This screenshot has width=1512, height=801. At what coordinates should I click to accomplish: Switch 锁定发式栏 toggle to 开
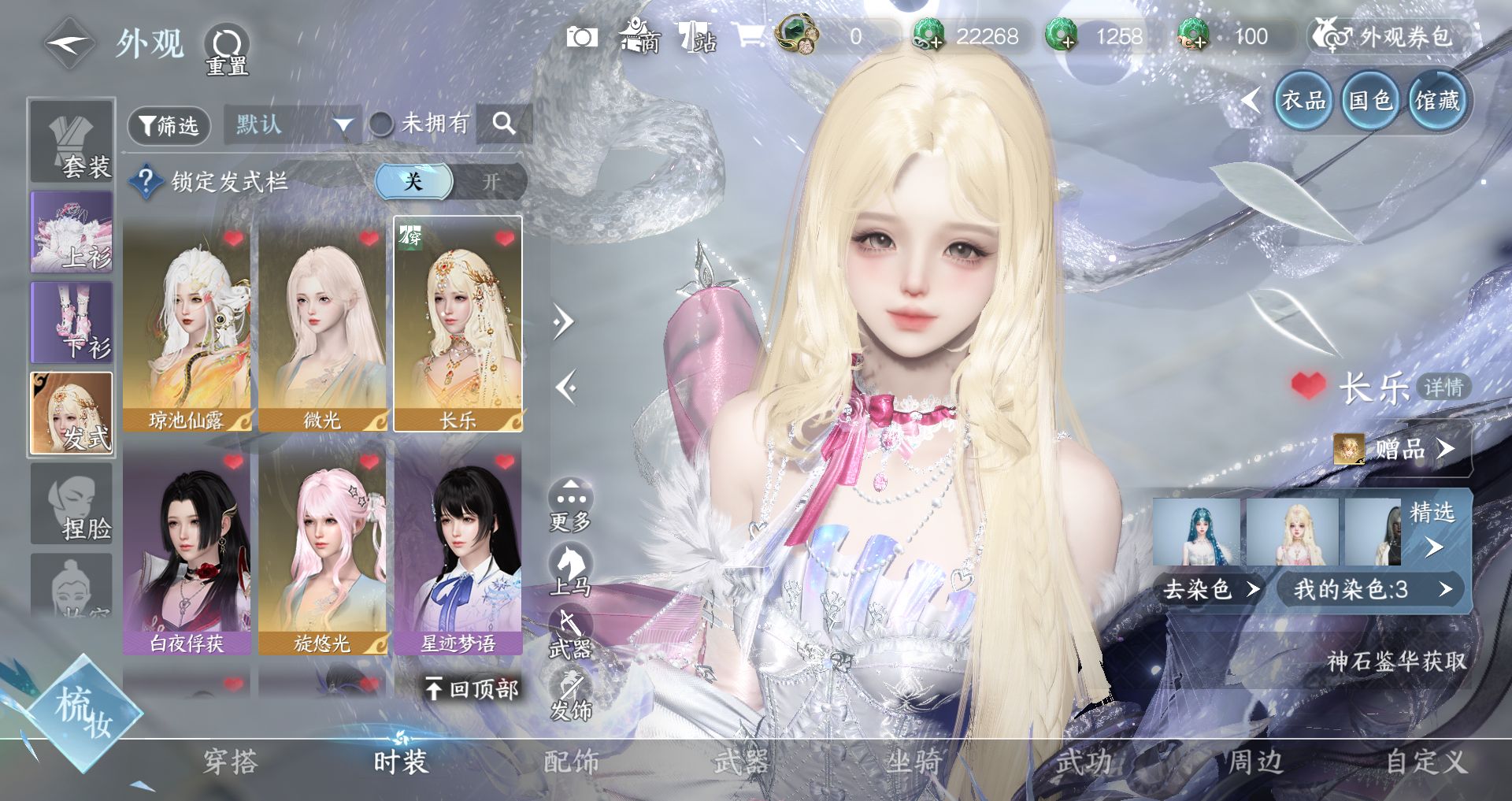[x=491, y=182]
